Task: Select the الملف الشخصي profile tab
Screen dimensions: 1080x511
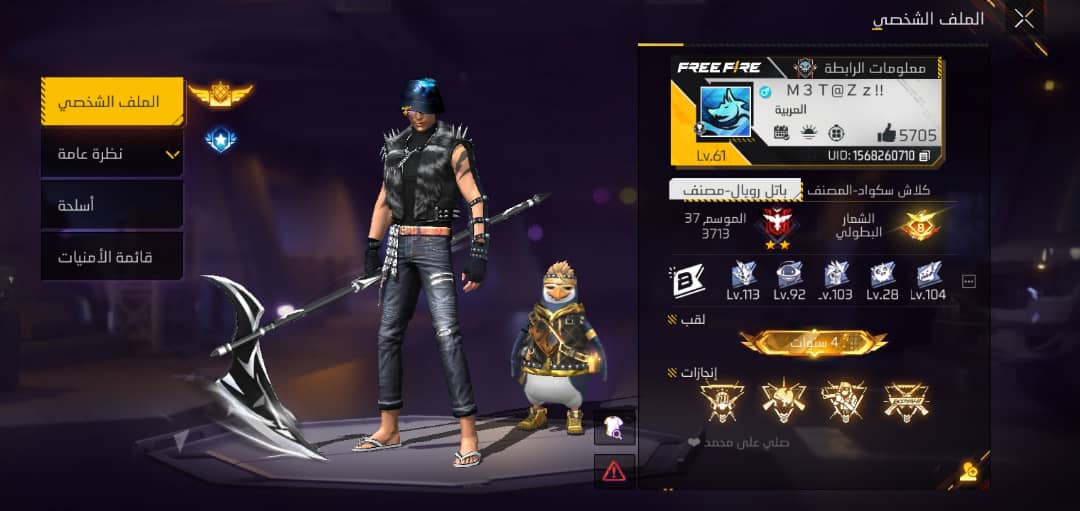Action: pos(112,102)
